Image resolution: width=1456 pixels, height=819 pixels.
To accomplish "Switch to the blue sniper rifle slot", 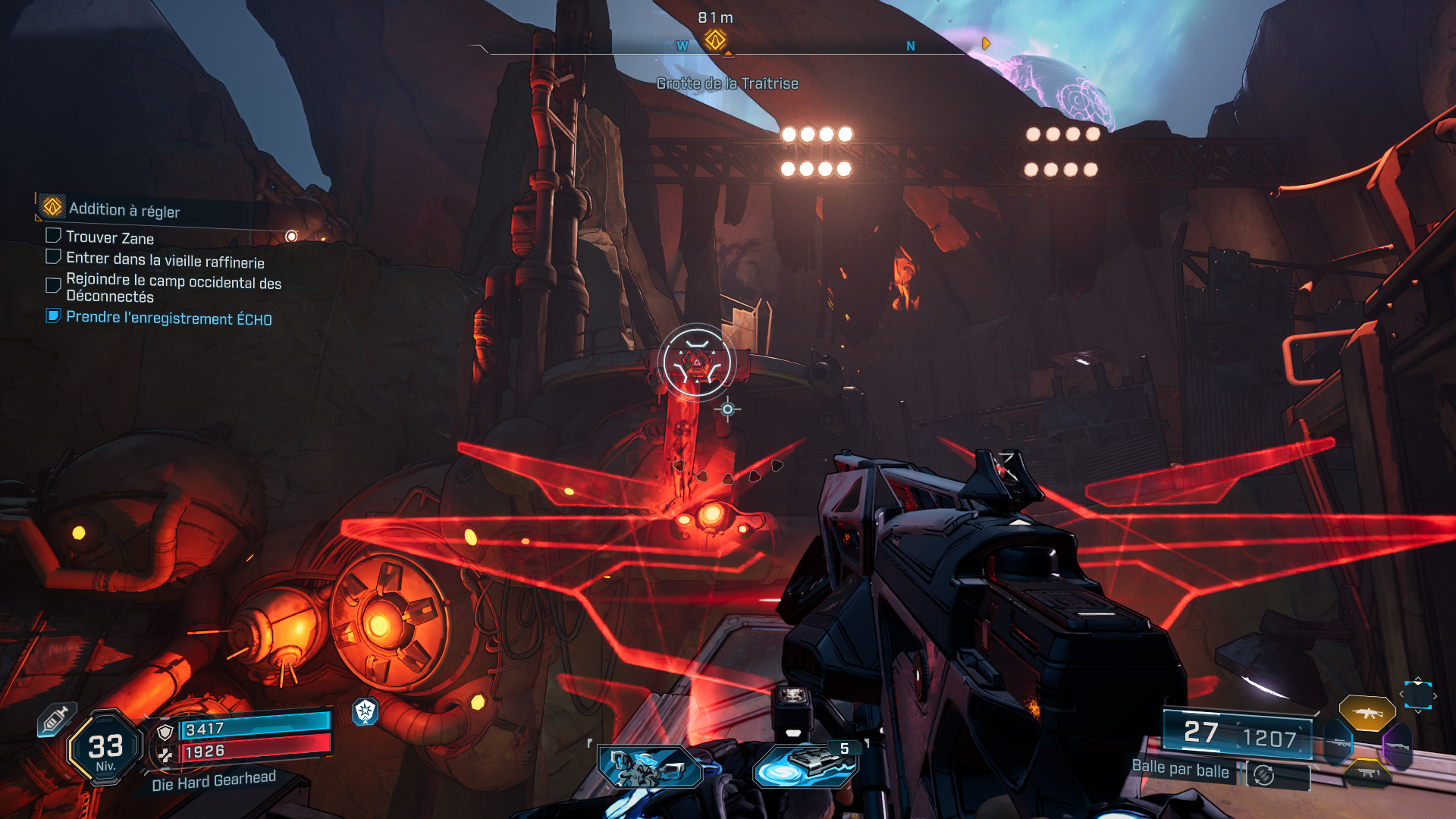I will [1338, 743].
